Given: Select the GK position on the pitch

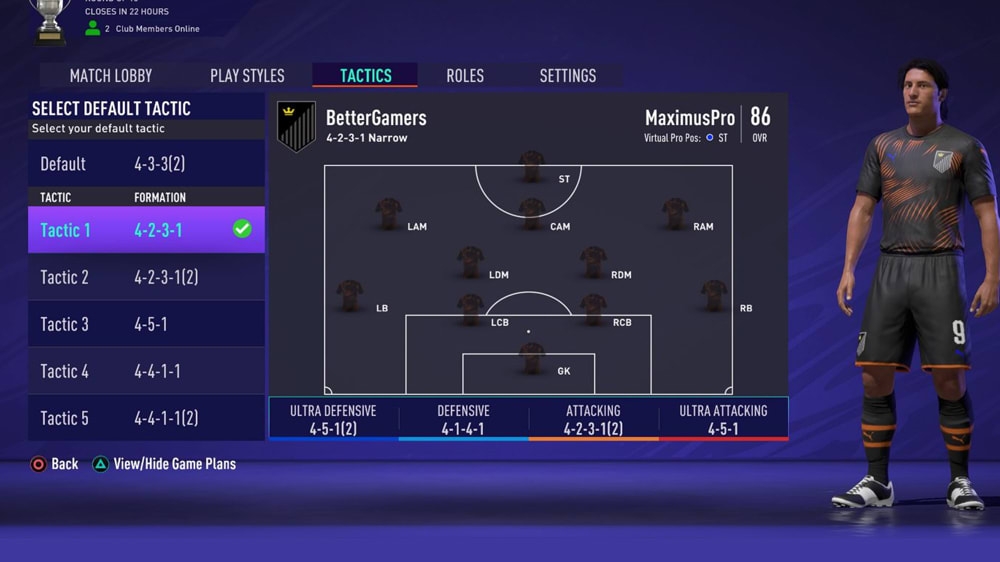Looking at the screenshot, I should 532,359.
